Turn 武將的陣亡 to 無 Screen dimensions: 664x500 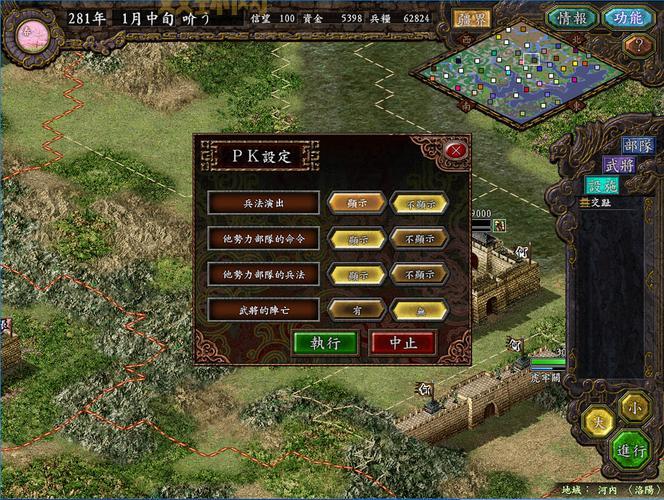click(419, 310)
